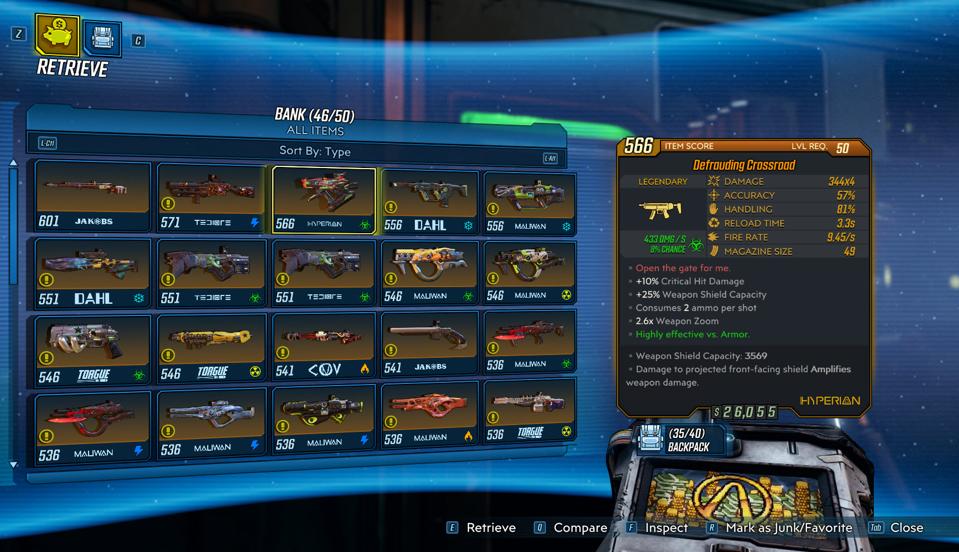
Task: Select the piggy bank Retrieve tab
Action: 58,34
